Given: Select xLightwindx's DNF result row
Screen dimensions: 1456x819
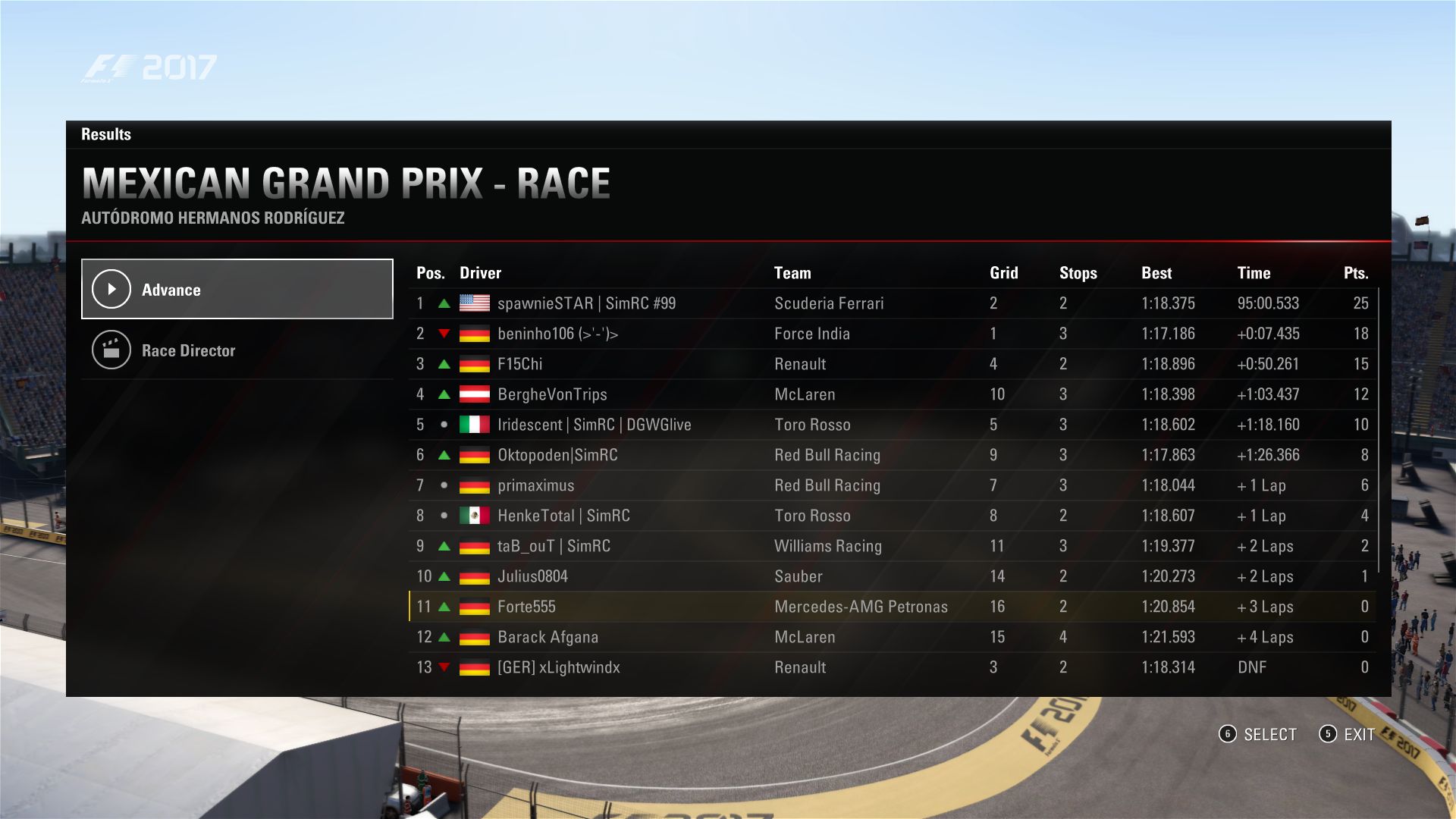Looking at the screenshot, I should point(891,667).
